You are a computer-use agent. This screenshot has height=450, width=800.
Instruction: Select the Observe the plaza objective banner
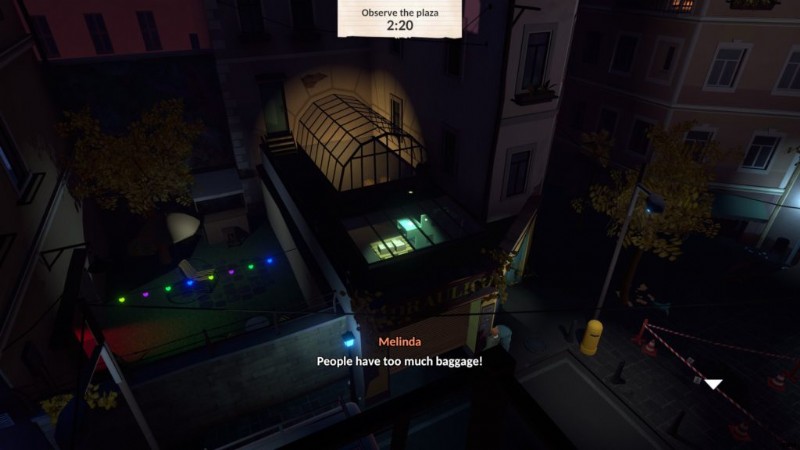pyautogui.click(x=399, y=17)
